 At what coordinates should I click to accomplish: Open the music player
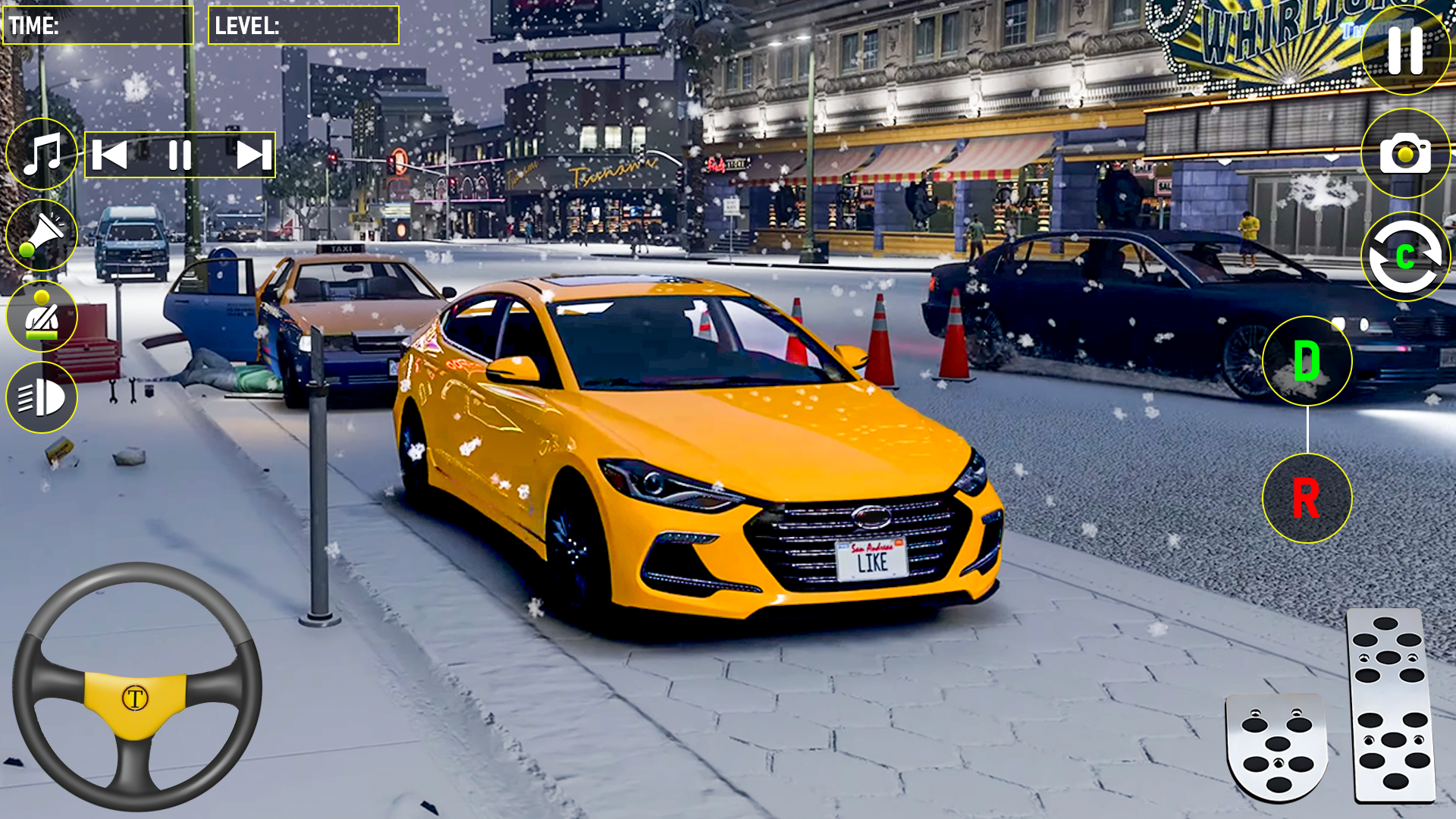(x=42, y=154)
